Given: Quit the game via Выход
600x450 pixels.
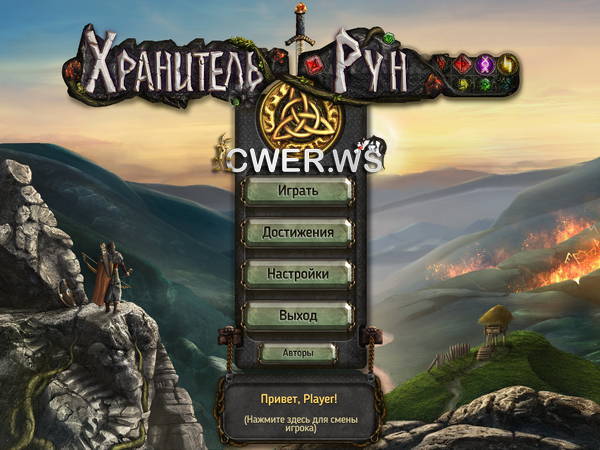Looking at the screenshot, I should [298, 316].
